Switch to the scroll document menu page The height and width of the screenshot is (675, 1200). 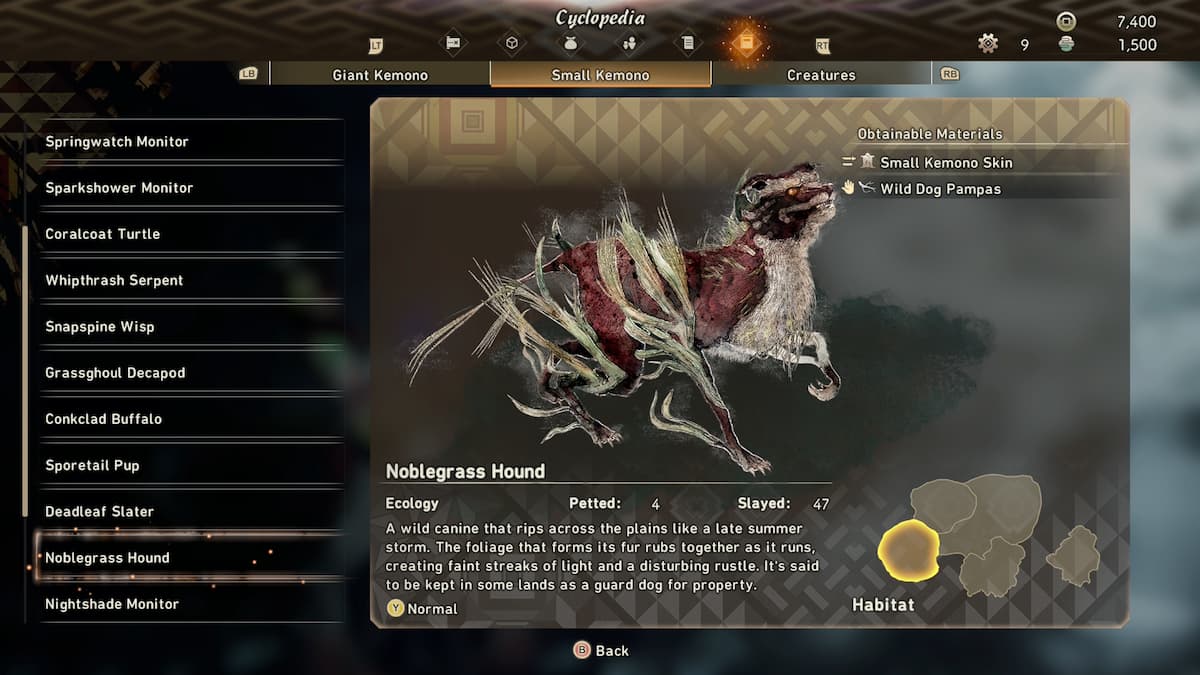coord(687,43)
